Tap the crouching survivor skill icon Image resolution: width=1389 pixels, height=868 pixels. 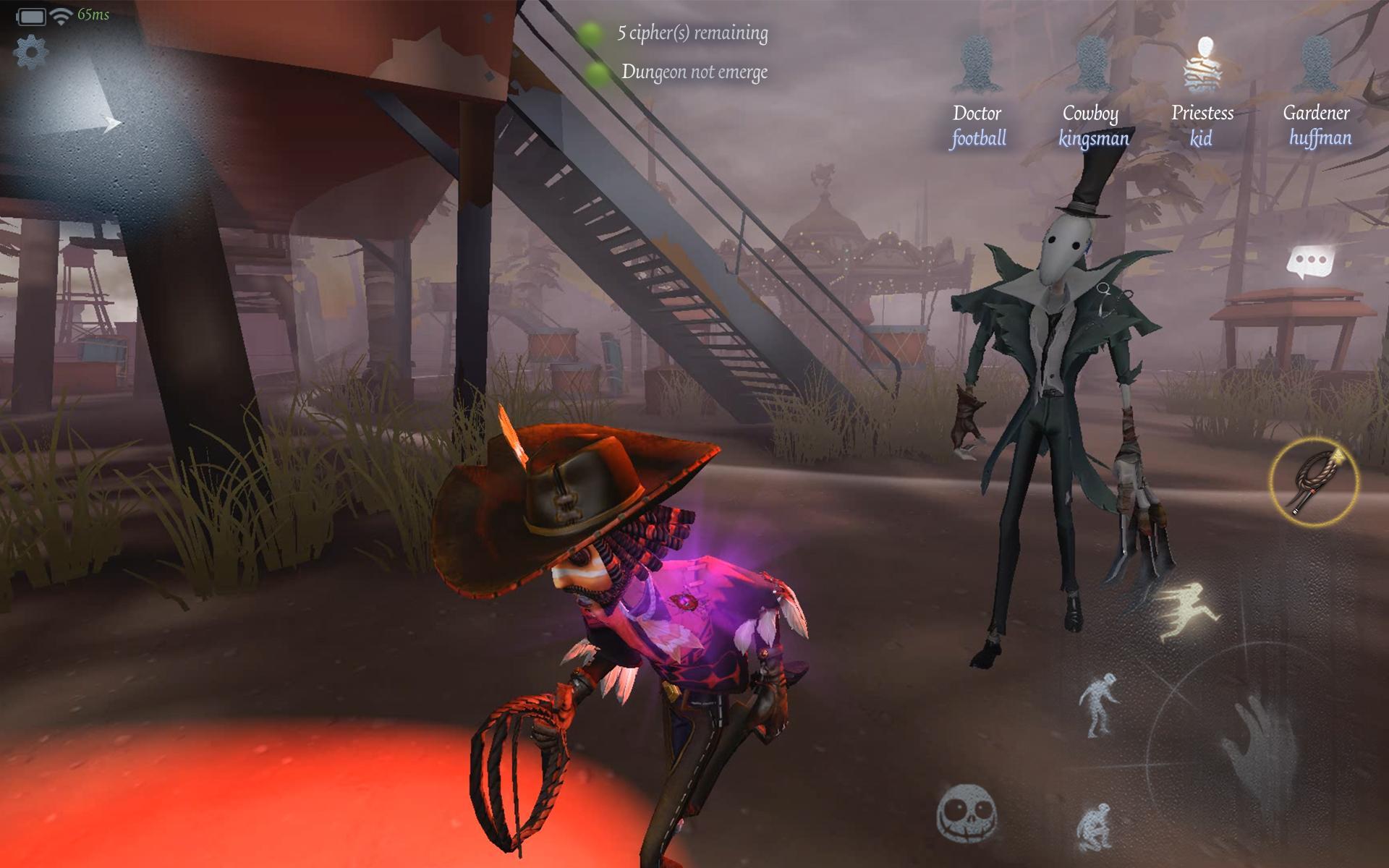click(x=1100, y=705)
